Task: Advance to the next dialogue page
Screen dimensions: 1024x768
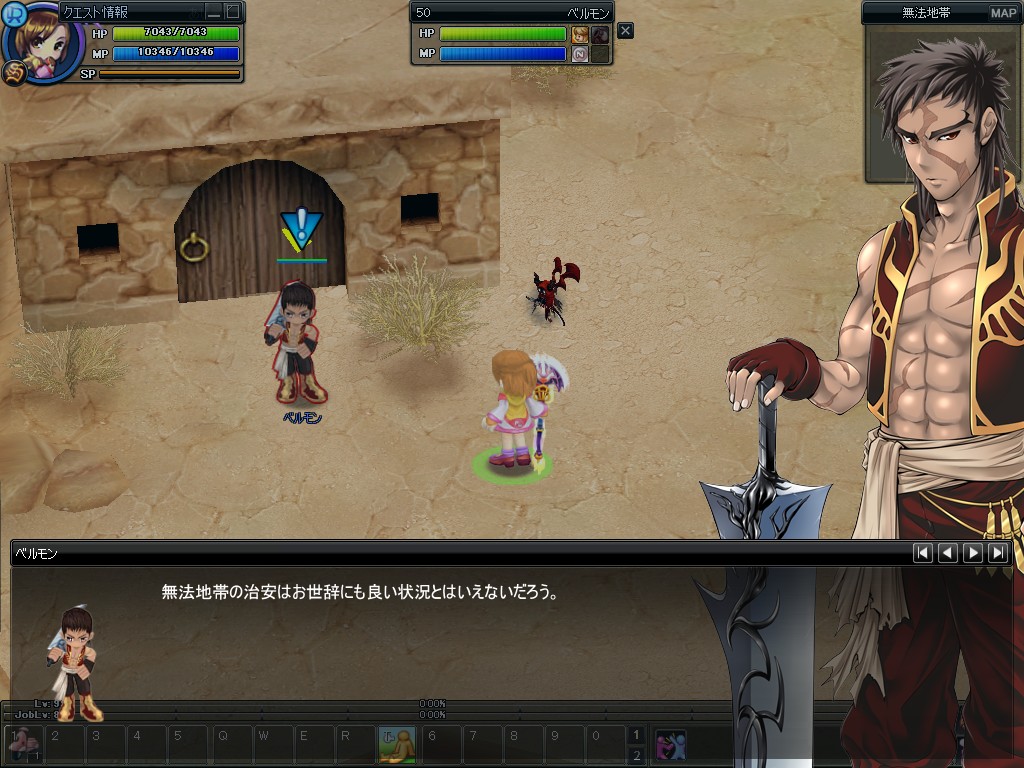Action: tap(973, 552)
